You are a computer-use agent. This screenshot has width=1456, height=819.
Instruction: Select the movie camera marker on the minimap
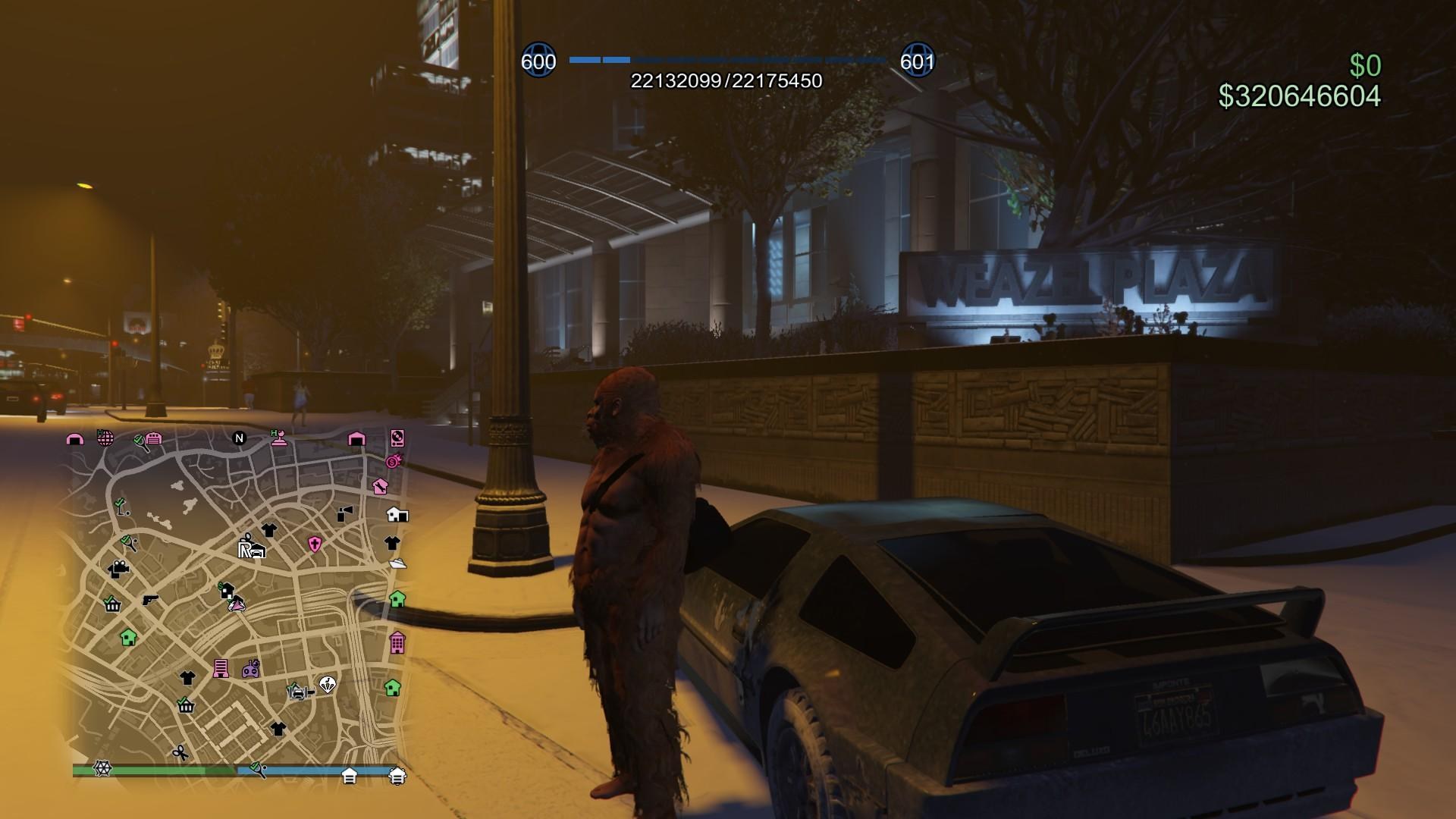pos(118,569)
